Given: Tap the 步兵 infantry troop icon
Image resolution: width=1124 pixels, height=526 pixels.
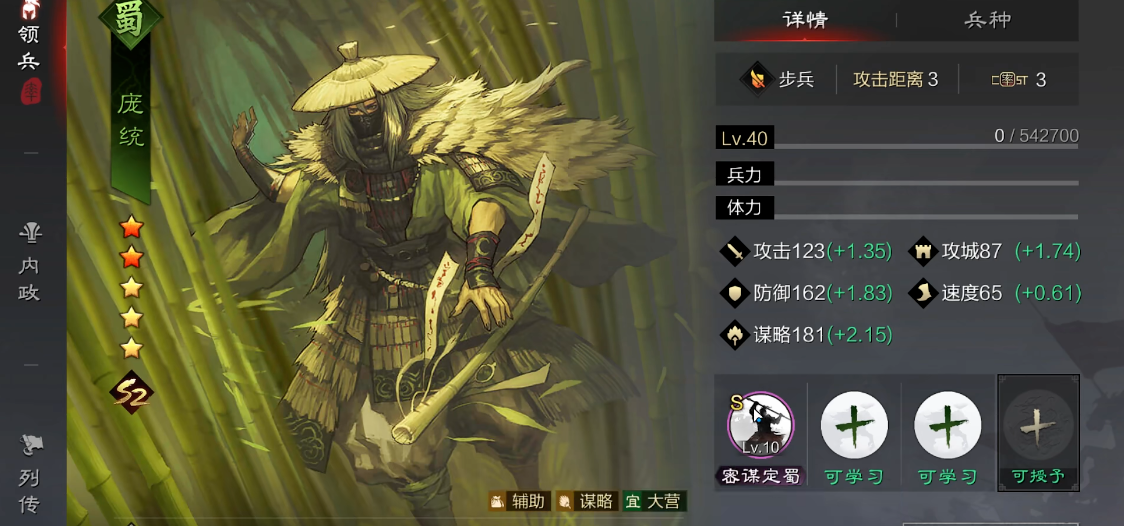Looking at the screenshot, I should [x=760, y=79].
